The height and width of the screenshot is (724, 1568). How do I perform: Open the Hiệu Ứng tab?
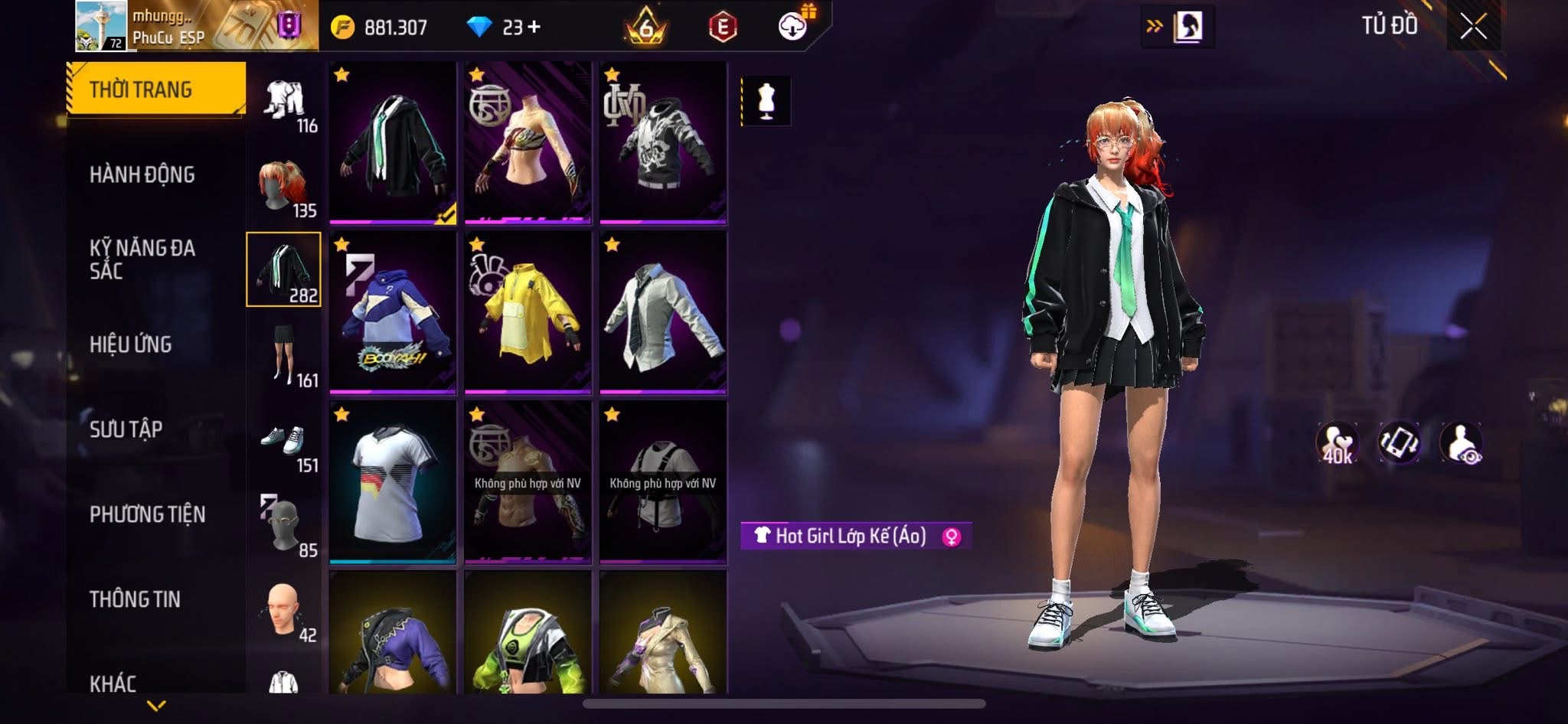(131, 344)
